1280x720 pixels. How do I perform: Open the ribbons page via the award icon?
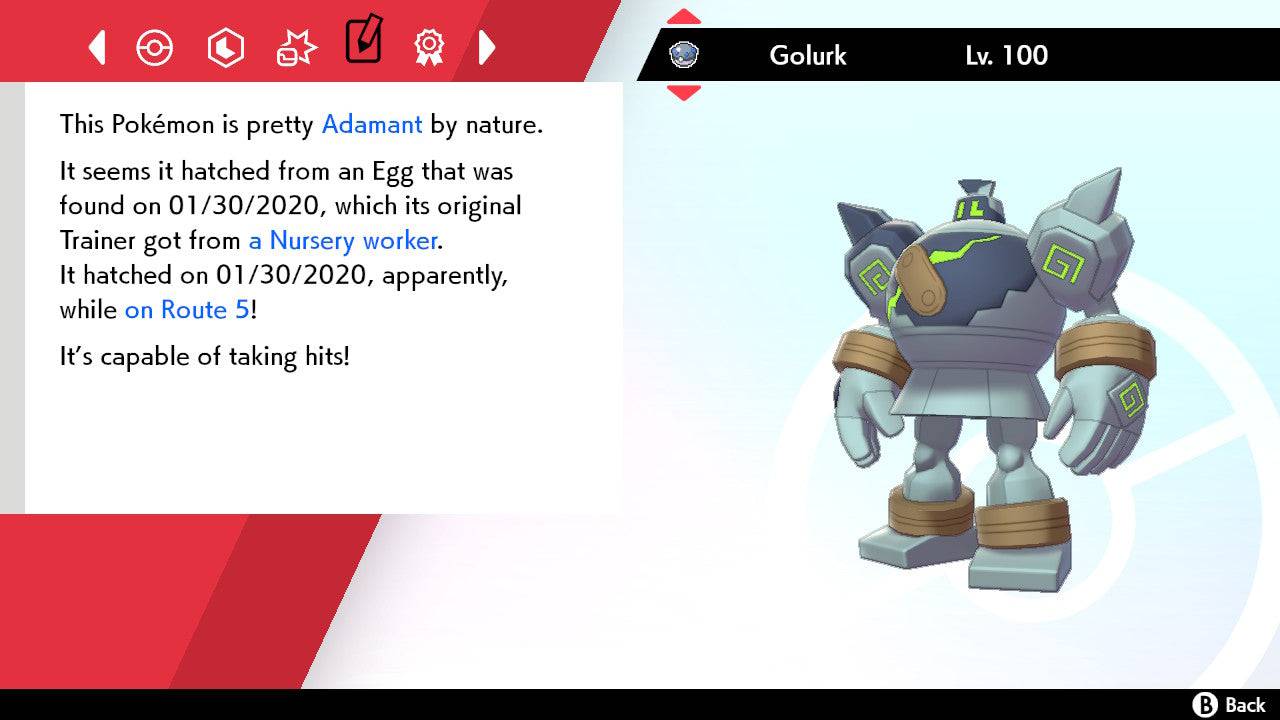pyautogui.click(x=429, y=46)
